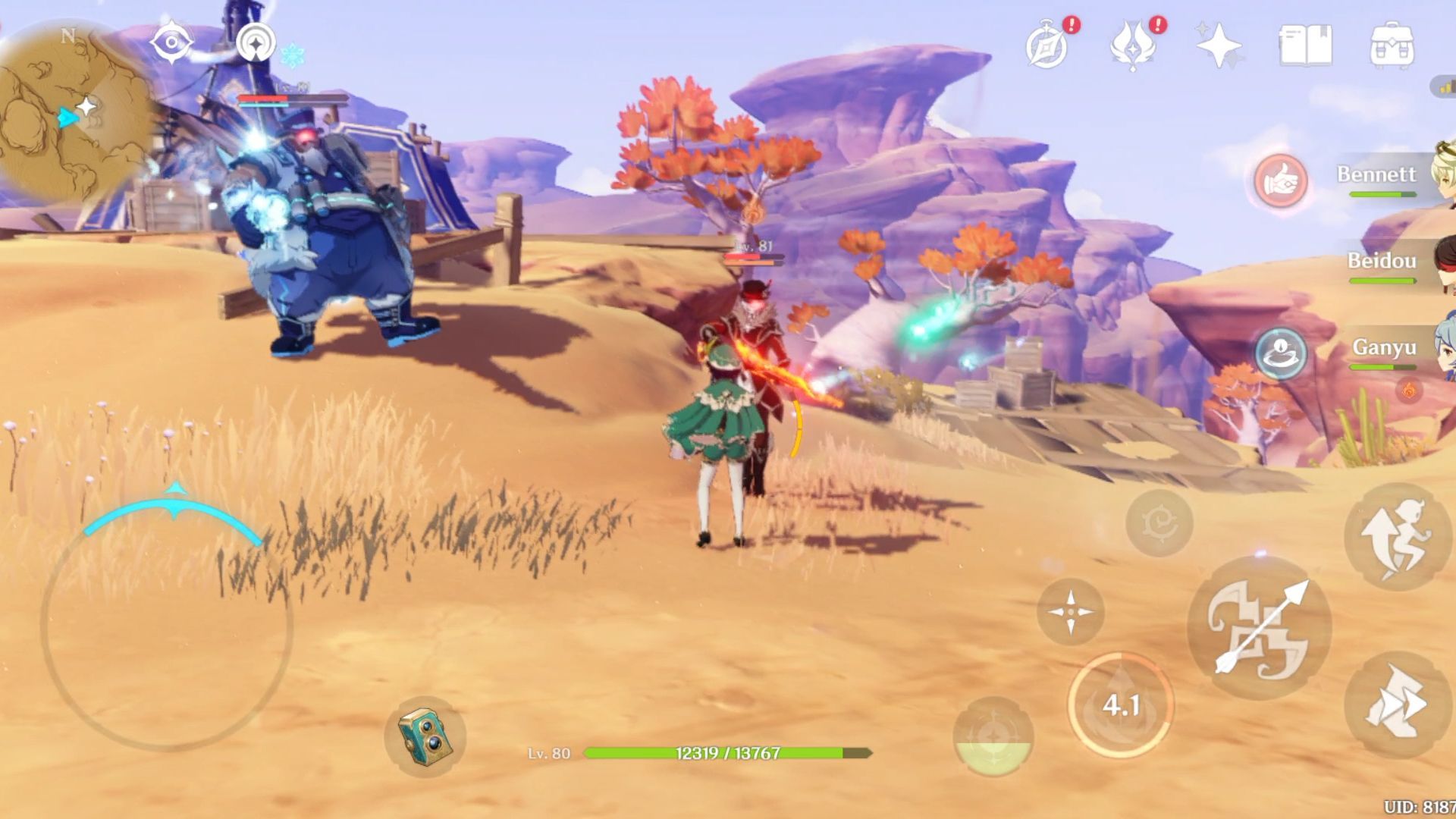Switch to Ganyu
The image size is (1456, 819).
point(1384,349)
